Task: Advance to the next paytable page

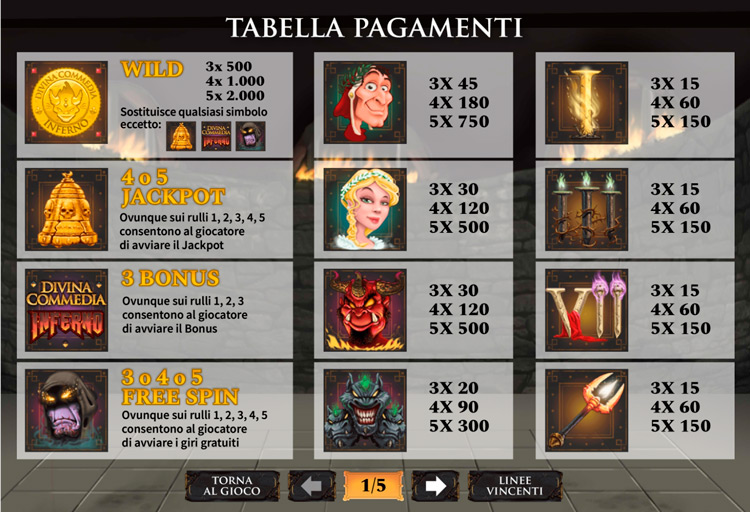Action: coord(435,486)
